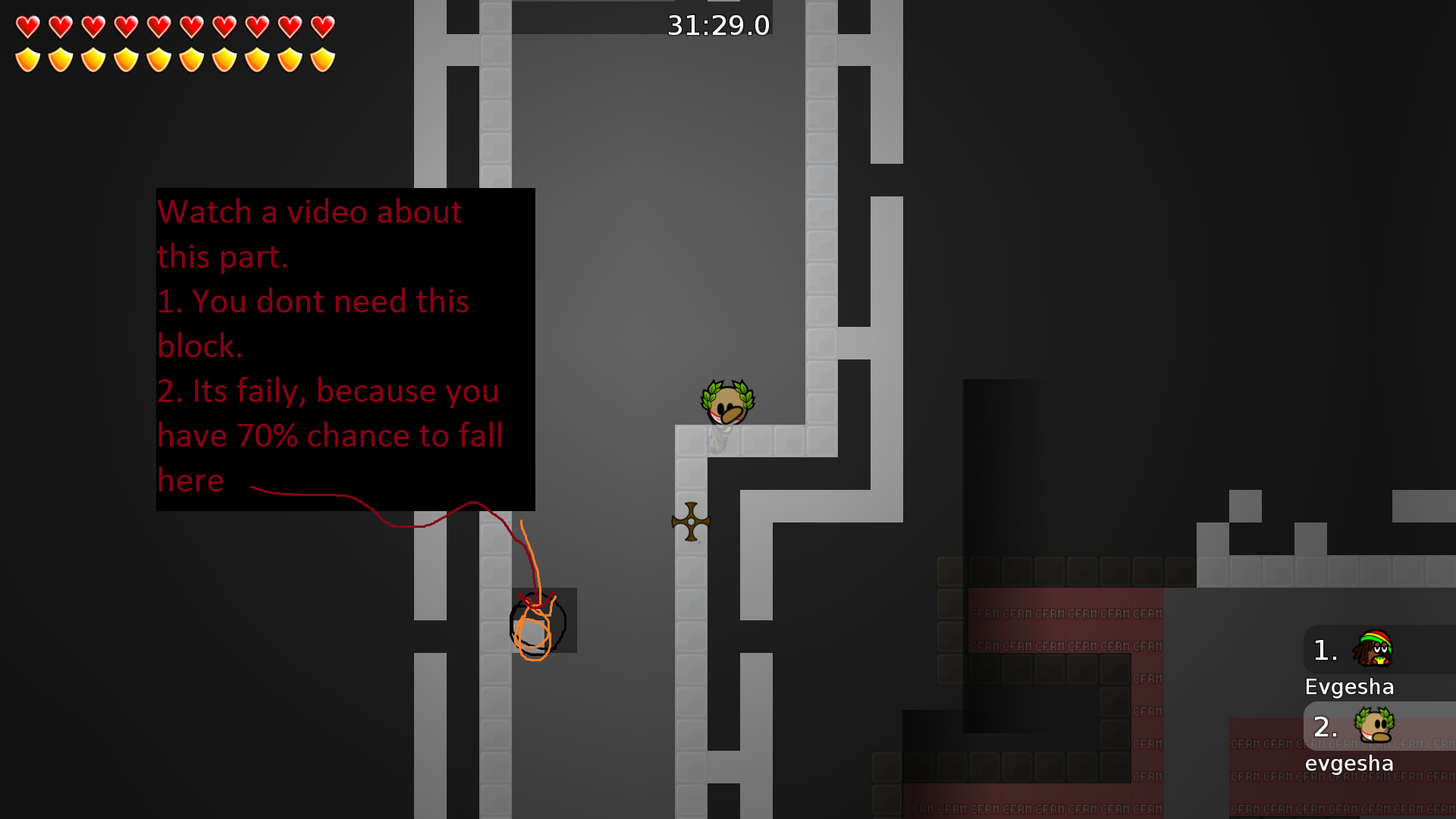Click the Evgesha name label

(1349, 687)
